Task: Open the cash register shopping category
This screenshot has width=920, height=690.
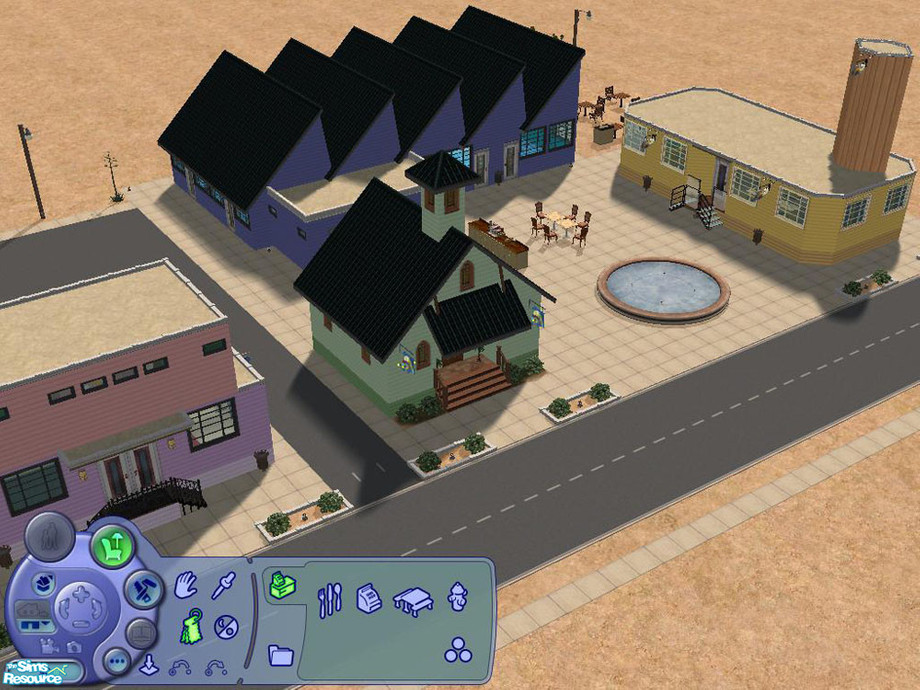Action: click(369, 600)
